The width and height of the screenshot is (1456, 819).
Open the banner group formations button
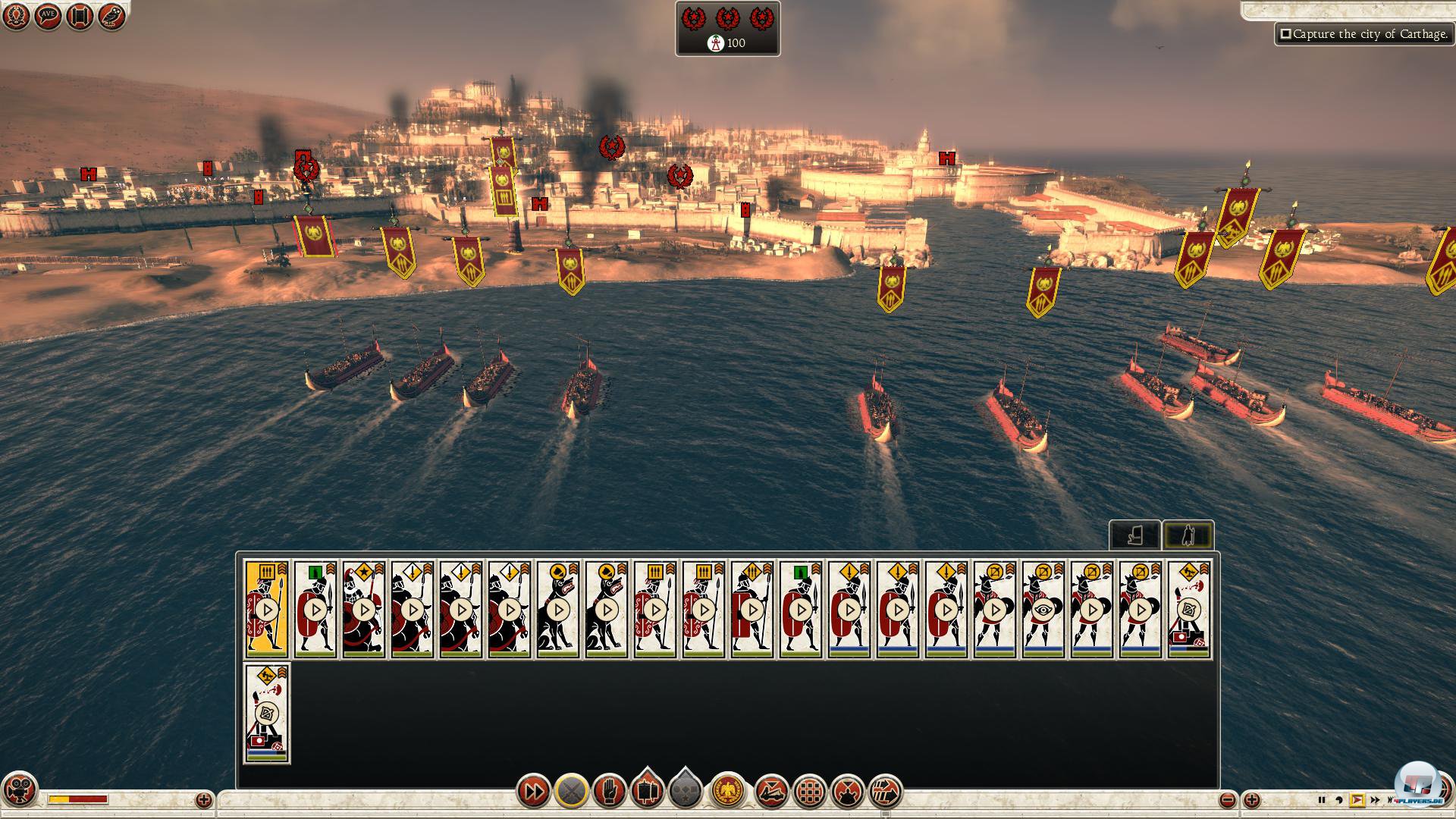(x=647, y=792)
